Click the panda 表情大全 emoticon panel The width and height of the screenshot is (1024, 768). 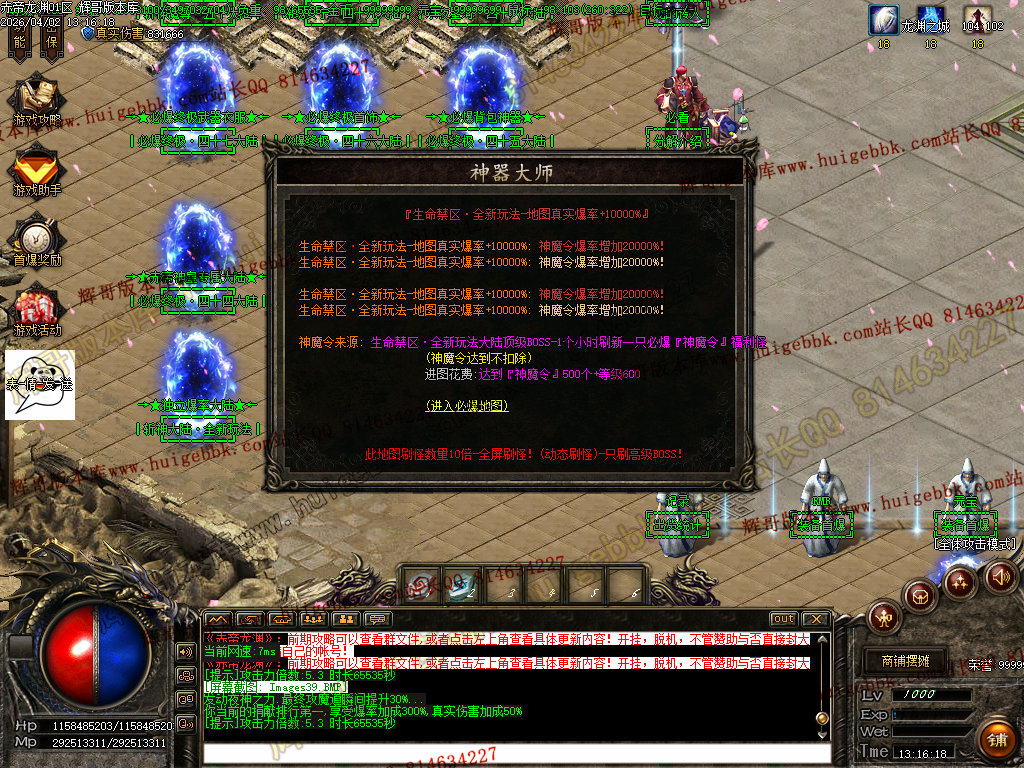coord(39,384)
